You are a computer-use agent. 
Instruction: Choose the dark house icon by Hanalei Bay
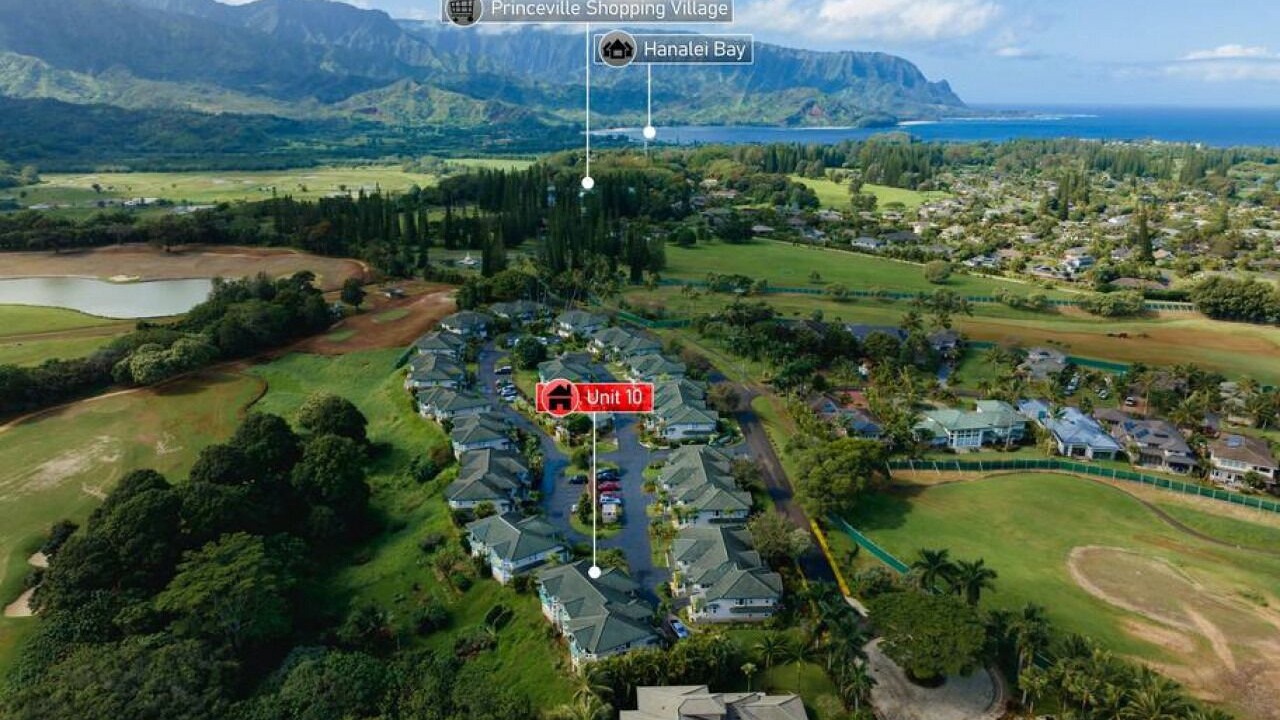point(617,49)
